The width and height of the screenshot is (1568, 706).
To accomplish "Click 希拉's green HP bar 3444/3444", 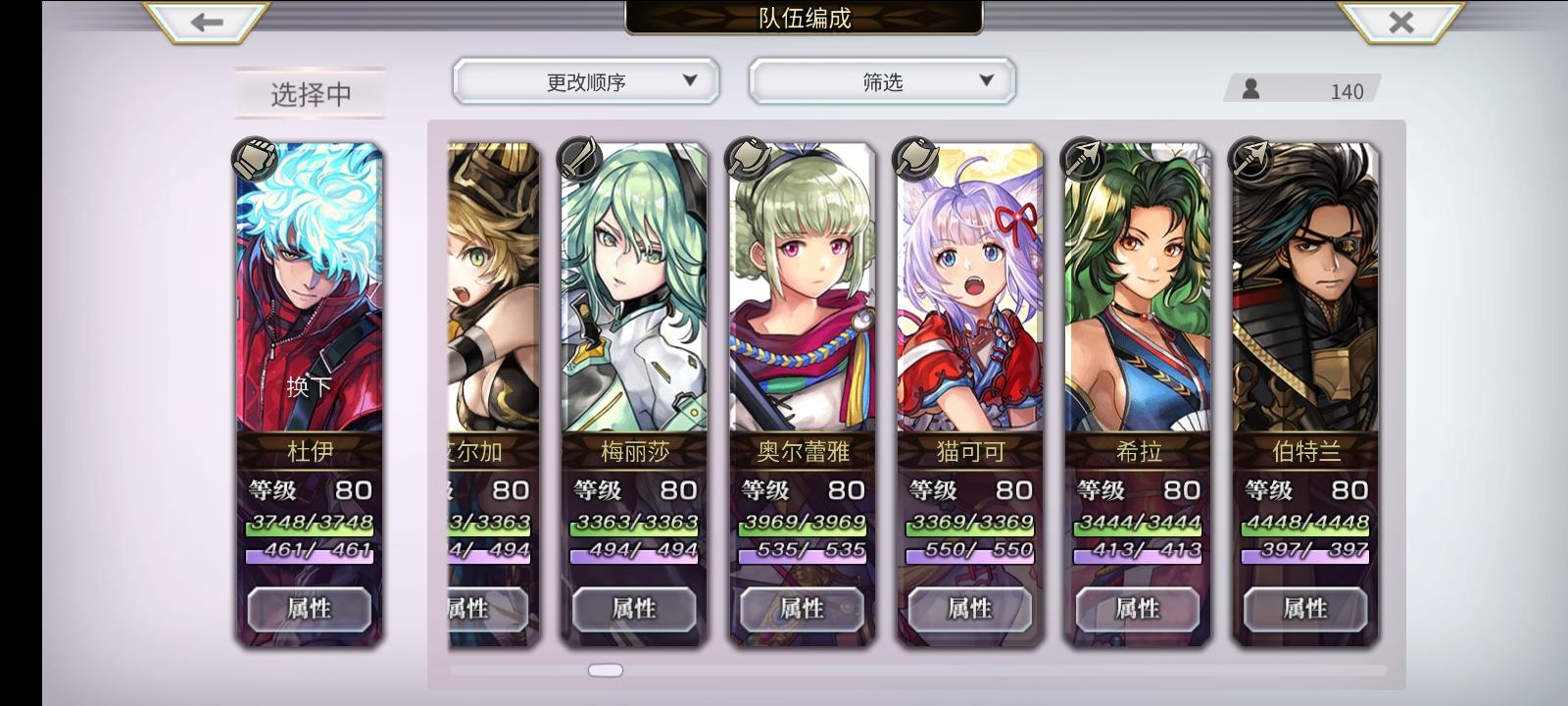I will 1136,529.
